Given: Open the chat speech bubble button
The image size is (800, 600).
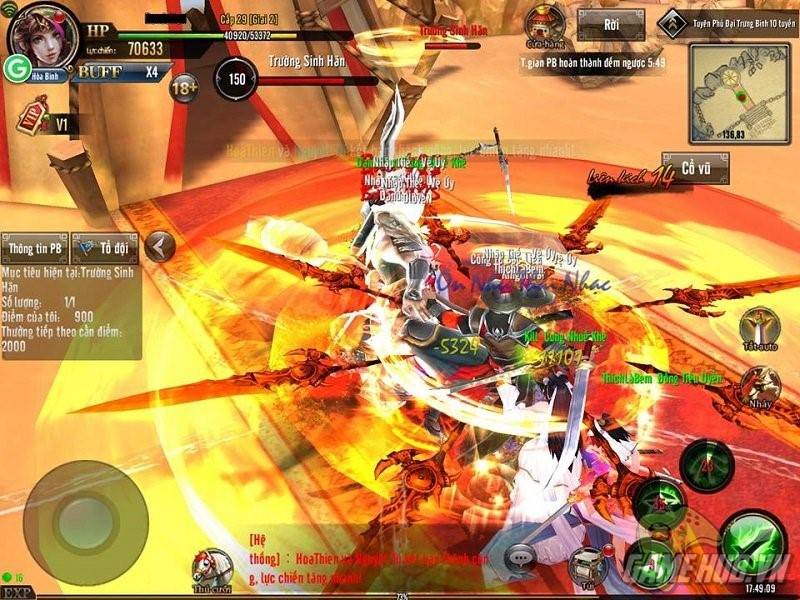Looking at the screenshot, I should coord(521,556).
